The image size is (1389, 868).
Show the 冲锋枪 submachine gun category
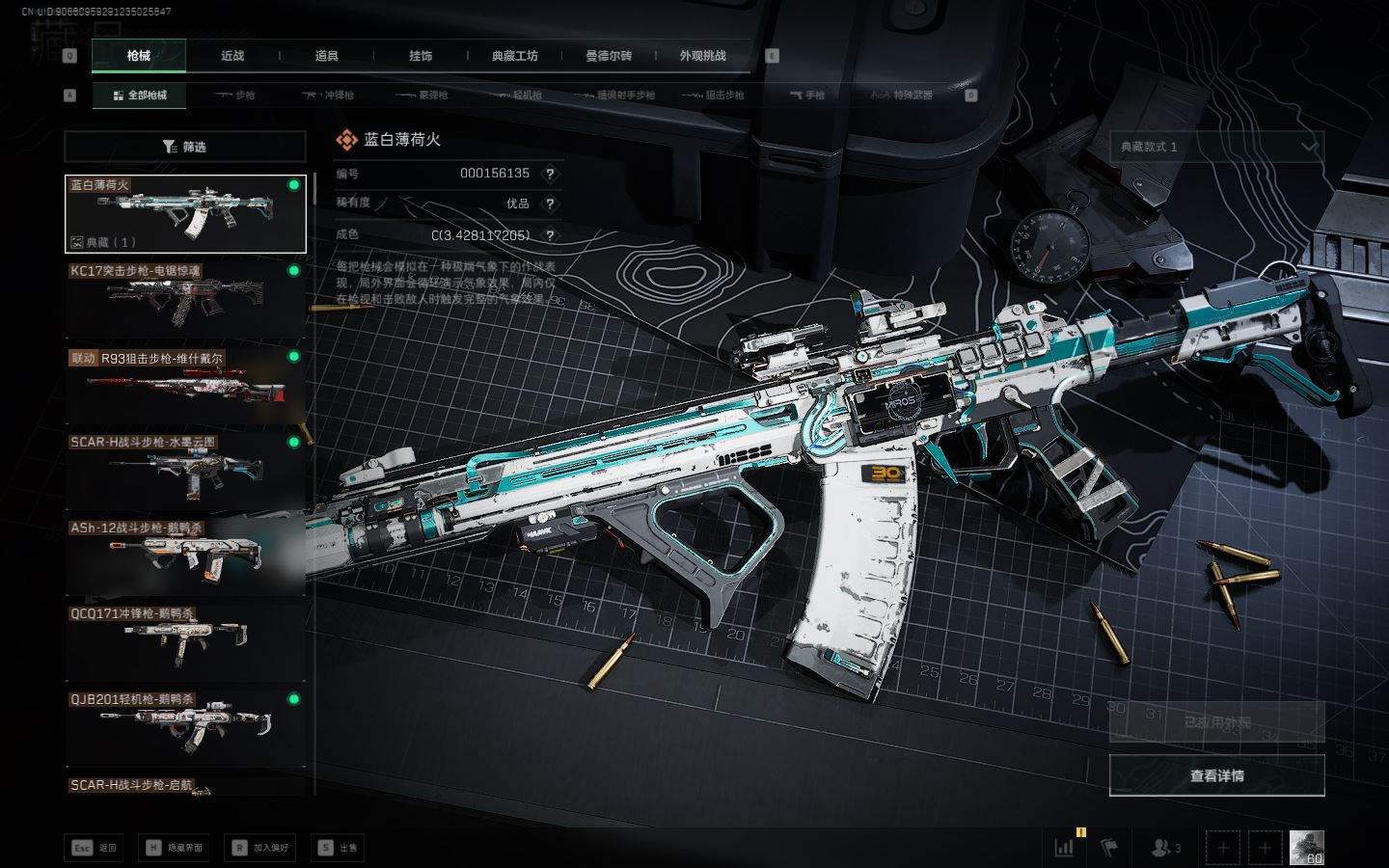click(329, 95)
